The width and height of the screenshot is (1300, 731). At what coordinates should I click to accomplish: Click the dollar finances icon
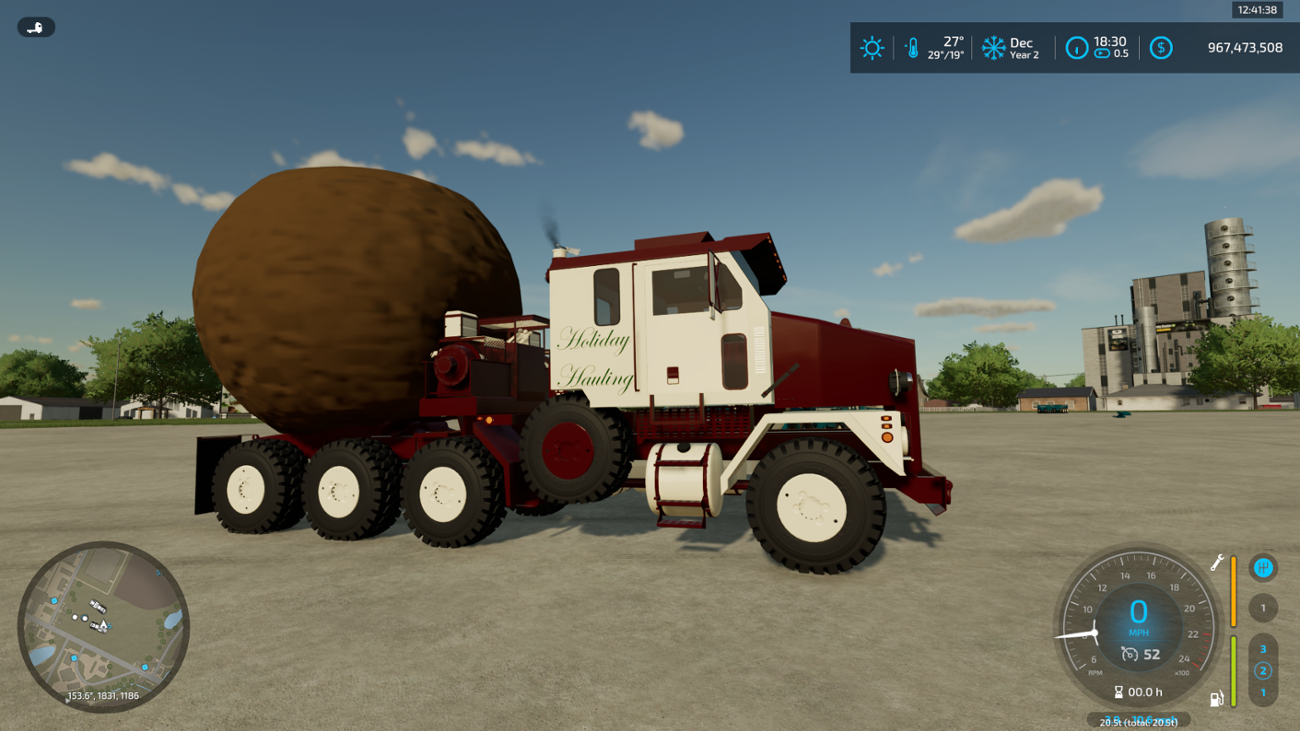tap(1162, 48)
